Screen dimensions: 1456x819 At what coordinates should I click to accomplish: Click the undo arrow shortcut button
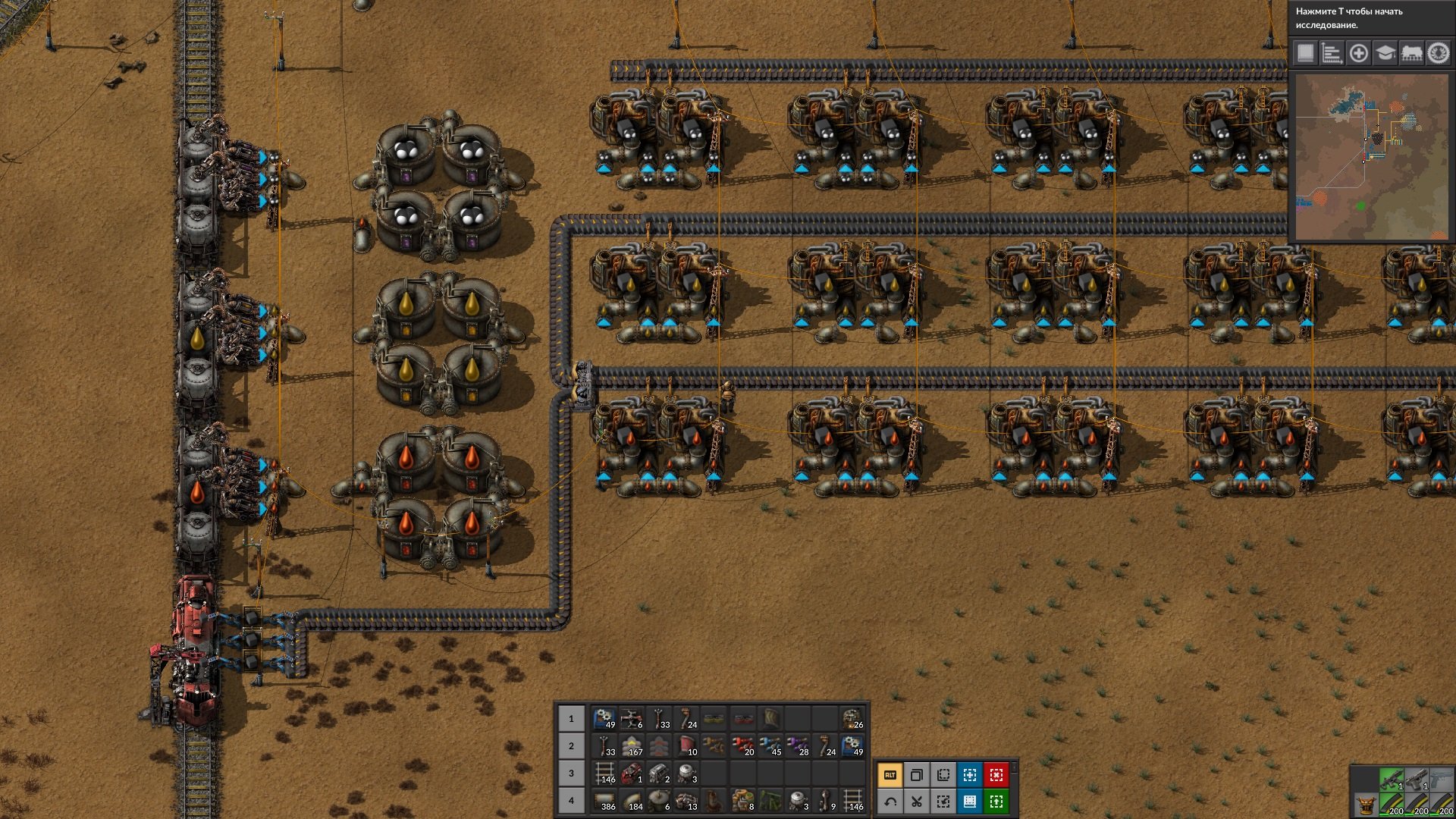890,802
